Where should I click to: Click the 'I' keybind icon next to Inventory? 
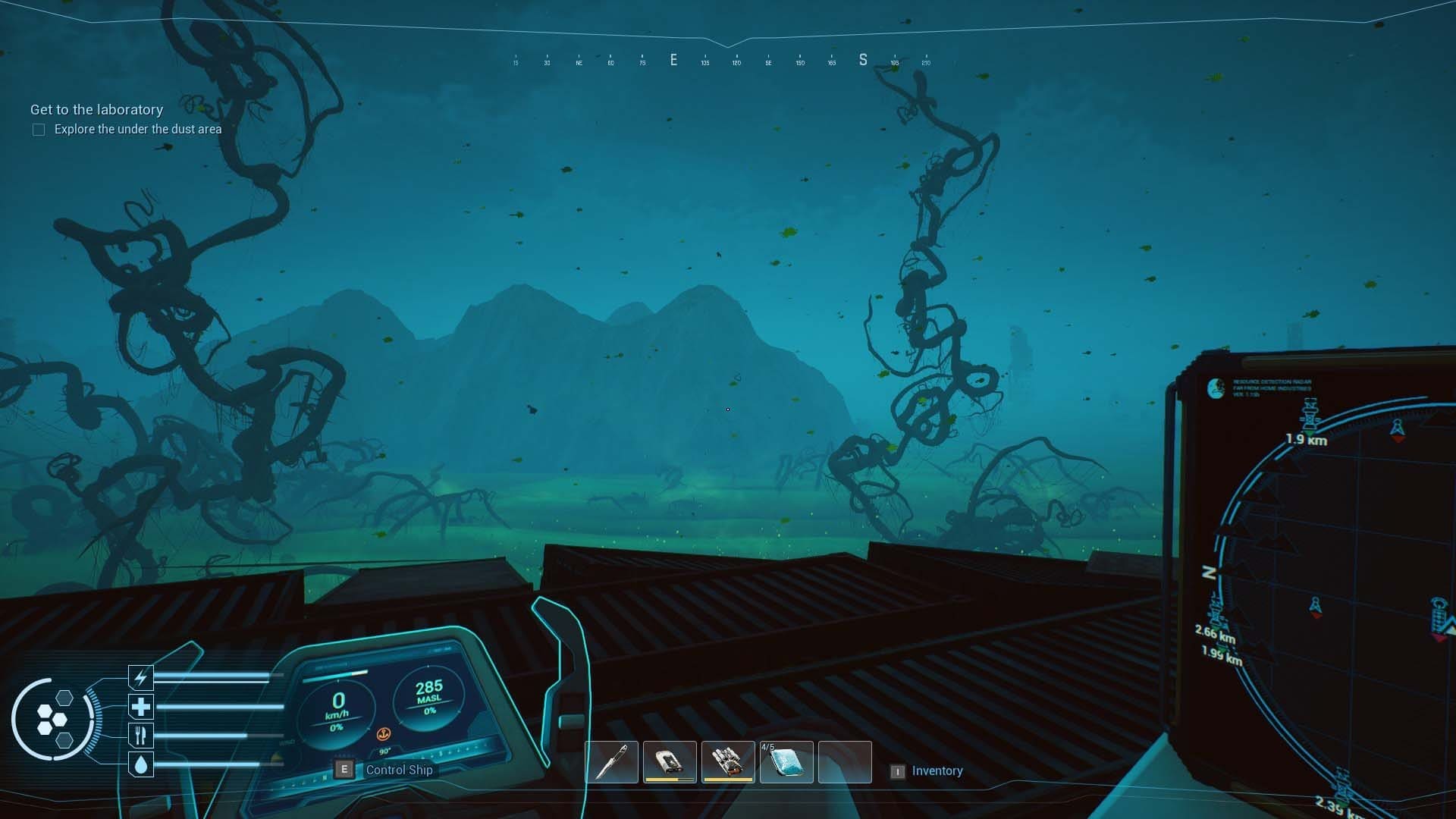click(898, 770)
